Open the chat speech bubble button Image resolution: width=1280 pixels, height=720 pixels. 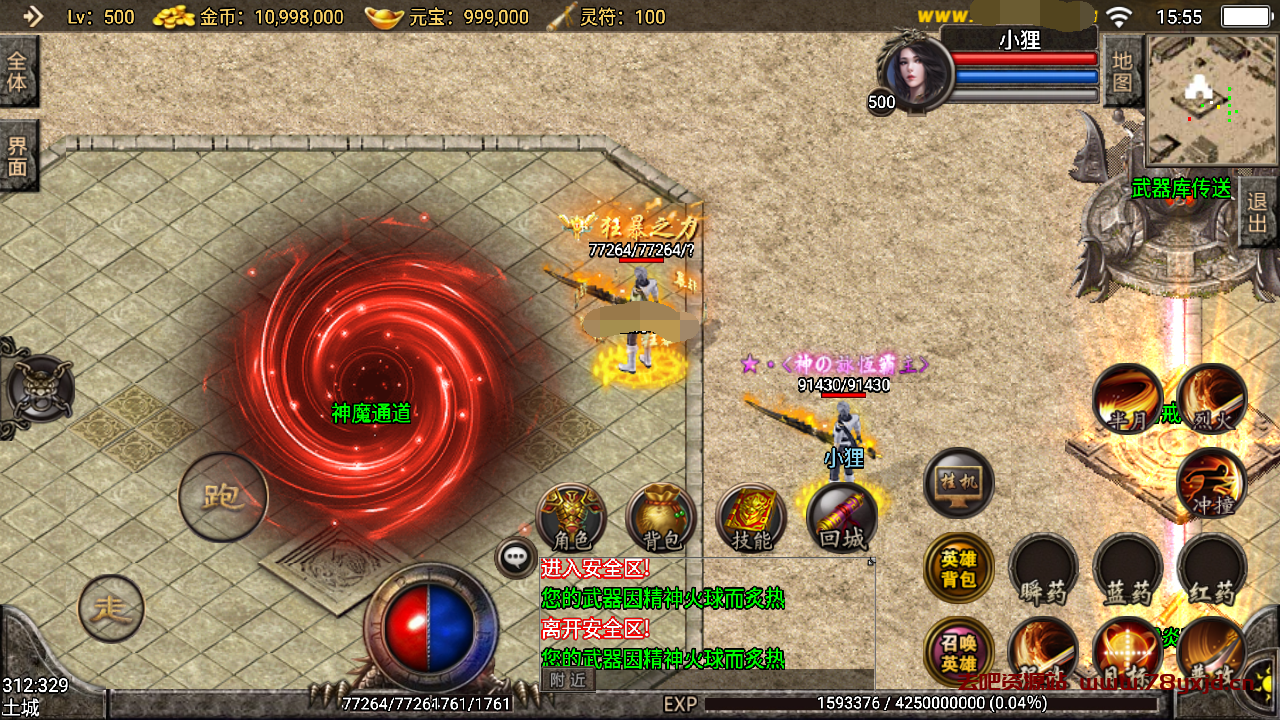coord(516,557)
